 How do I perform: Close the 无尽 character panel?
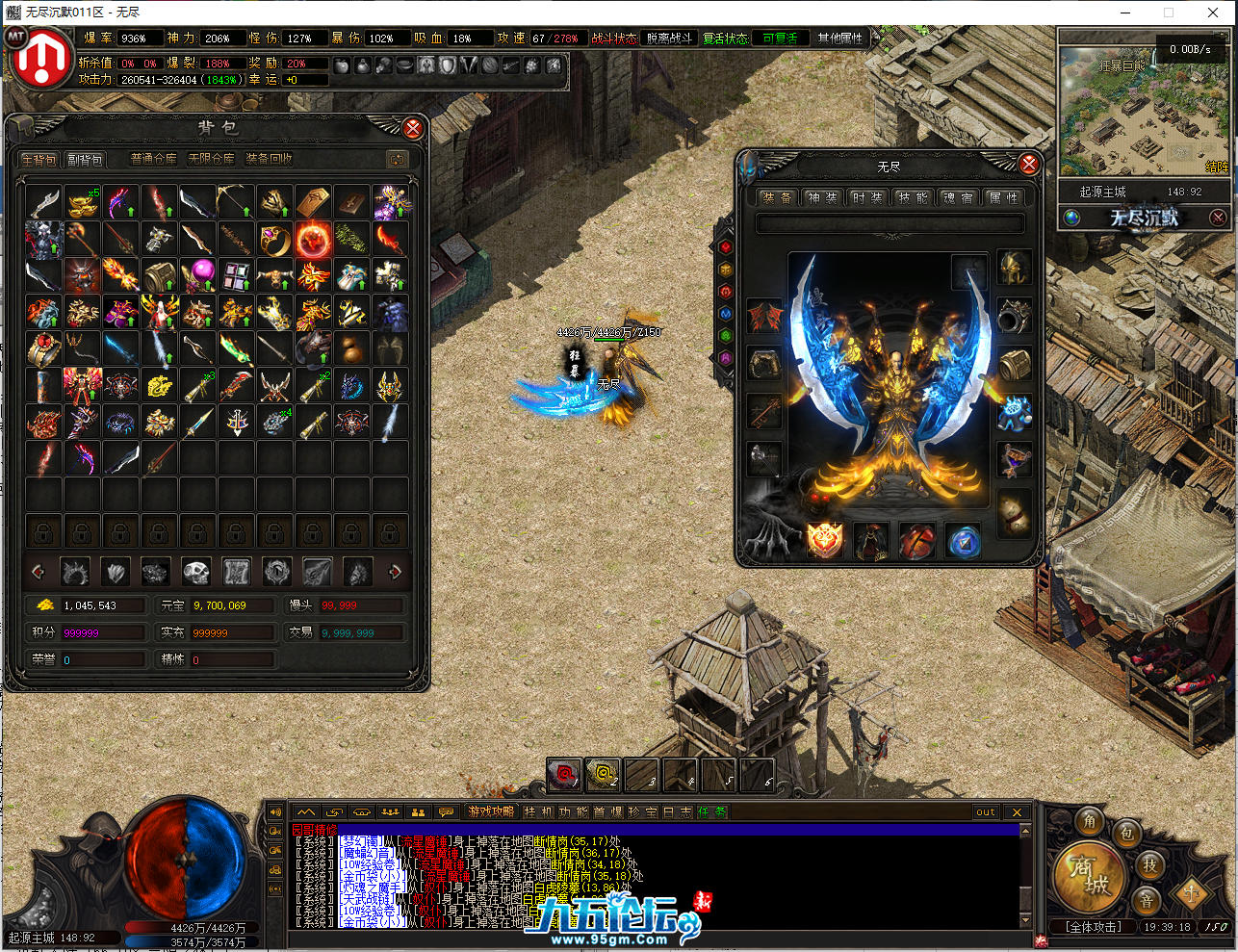(1028, 164)
